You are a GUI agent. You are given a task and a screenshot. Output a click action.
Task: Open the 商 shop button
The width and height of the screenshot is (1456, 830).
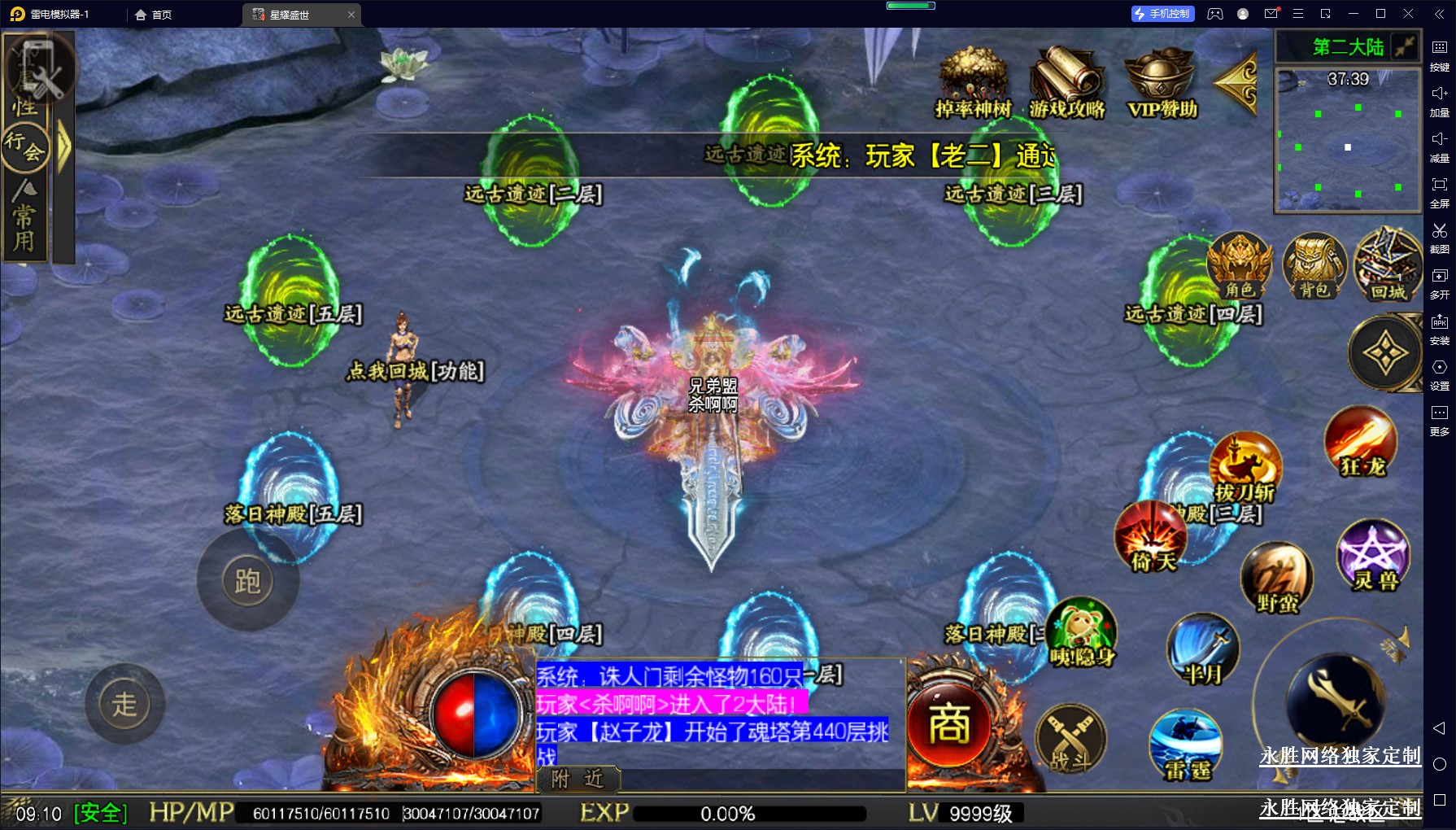pyautogui.click(x=949, y=725)
